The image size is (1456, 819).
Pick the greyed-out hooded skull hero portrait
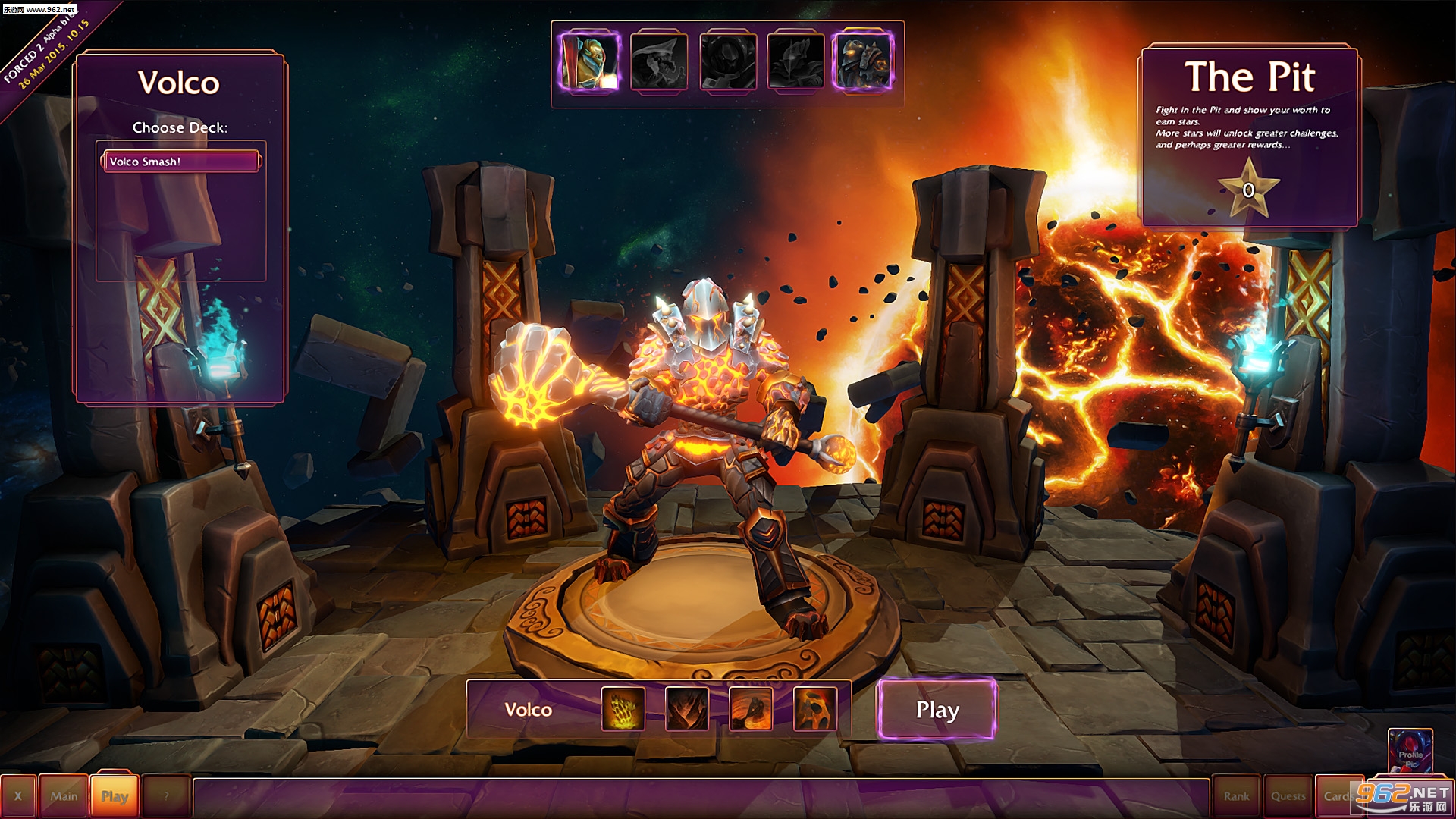point(658,62)
